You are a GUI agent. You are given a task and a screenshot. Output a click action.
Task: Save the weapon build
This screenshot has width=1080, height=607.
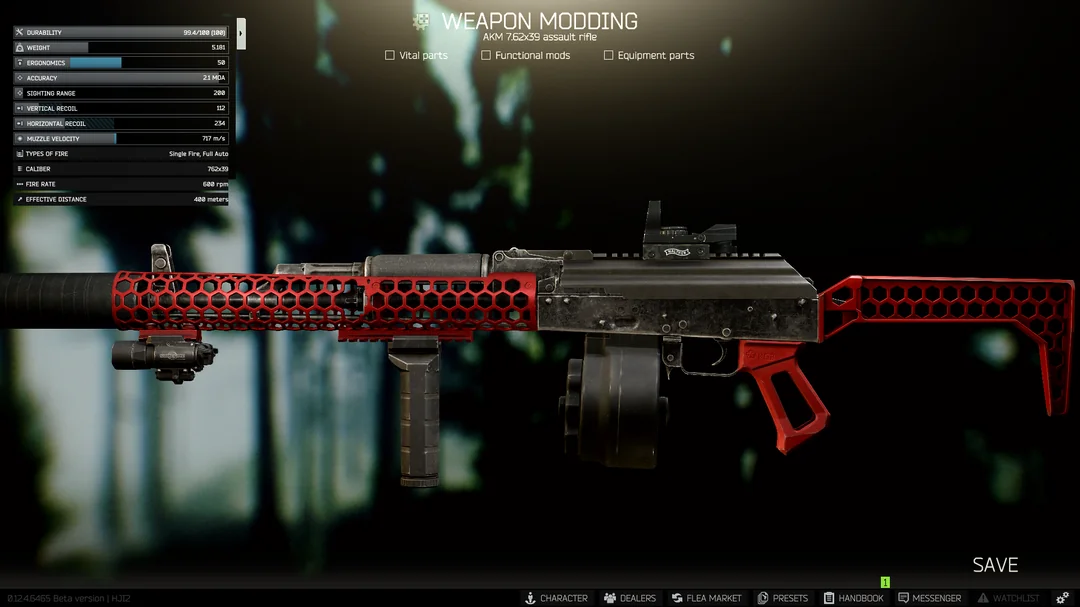(995, 565)
